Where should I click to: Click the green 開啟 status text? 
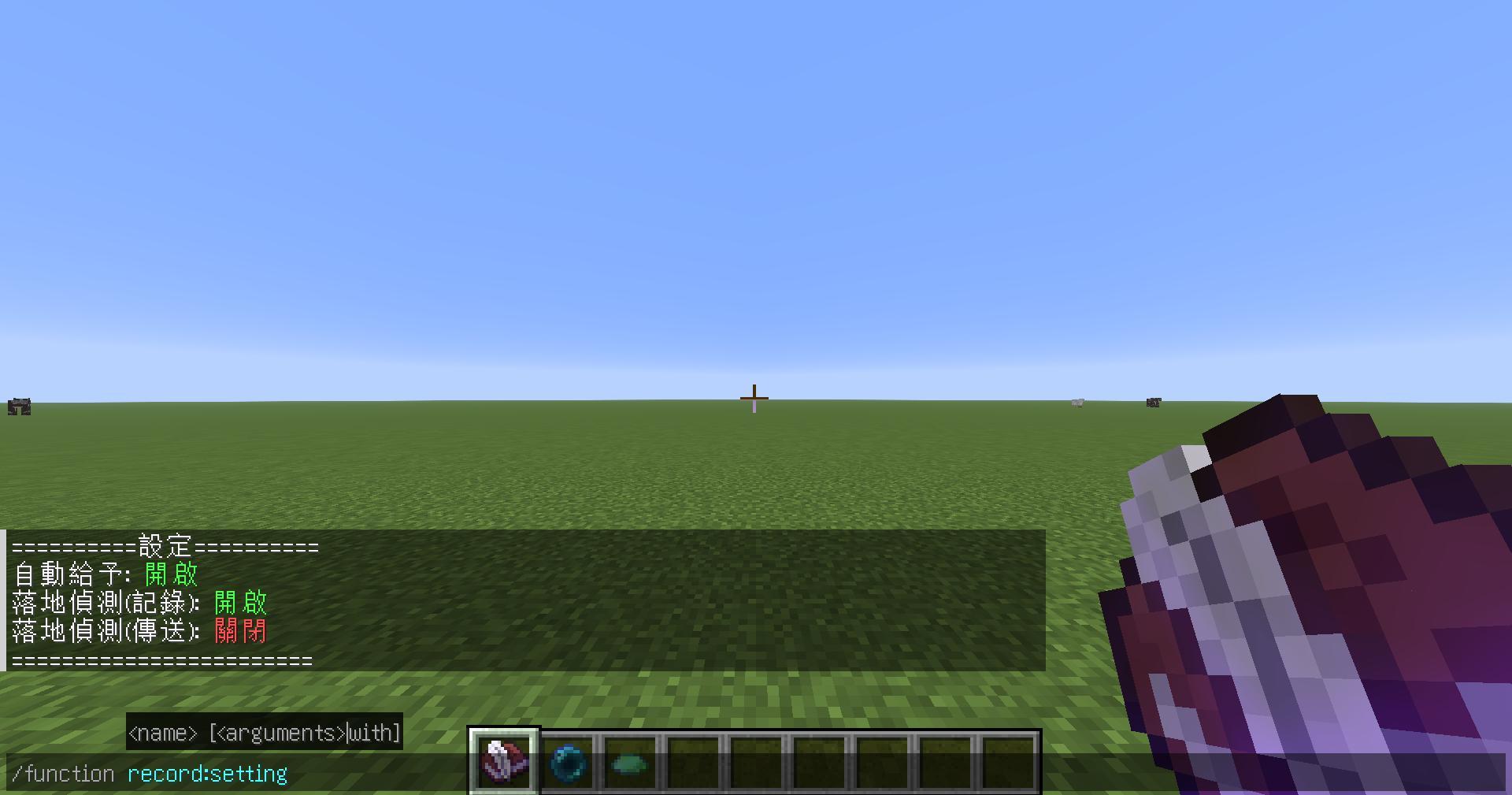pos(169,573)
